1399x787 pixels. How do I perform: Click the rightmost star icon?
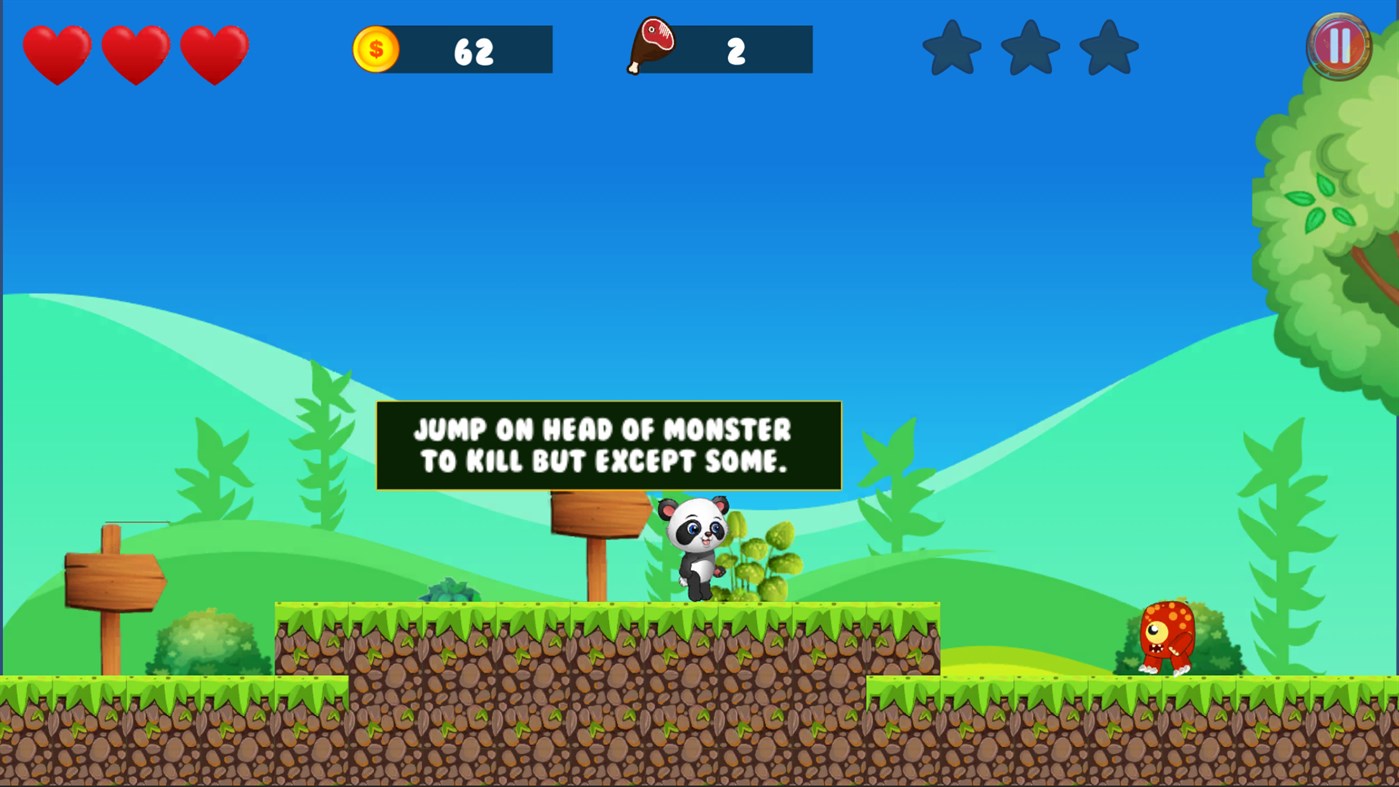click(1107, 46)
